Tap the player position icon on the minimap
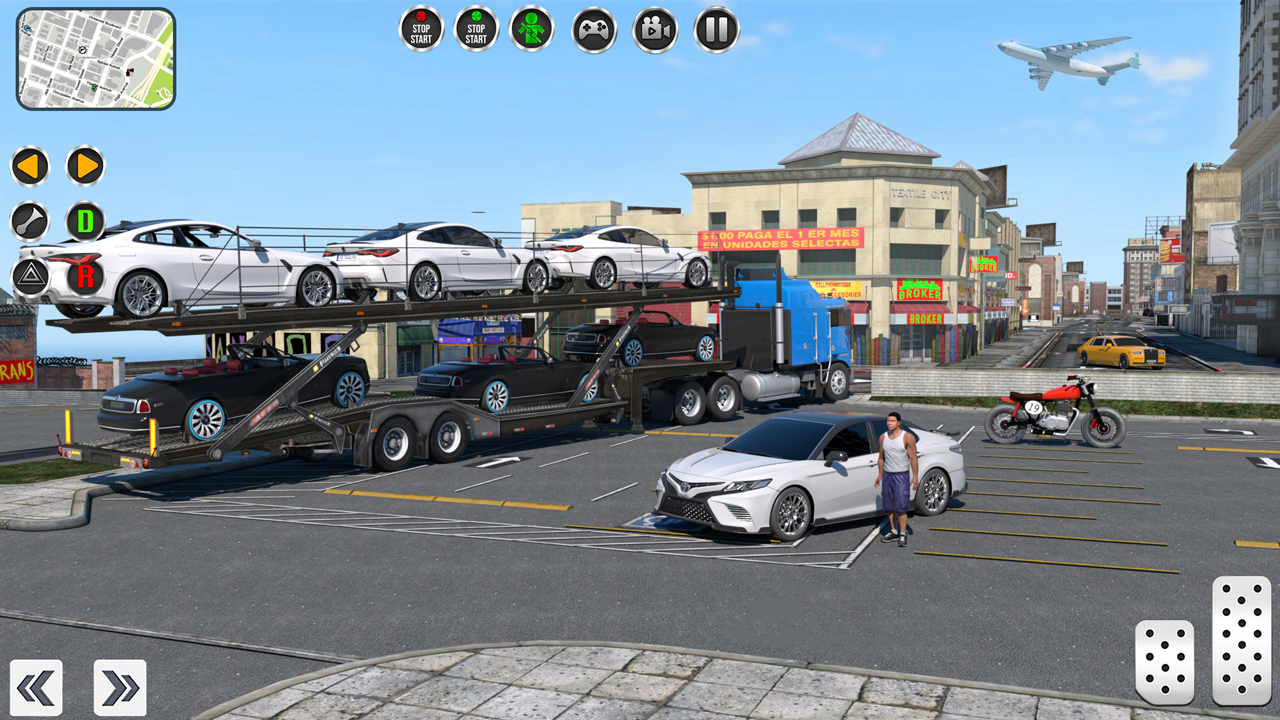1280x720 pixels. (82, 50)
